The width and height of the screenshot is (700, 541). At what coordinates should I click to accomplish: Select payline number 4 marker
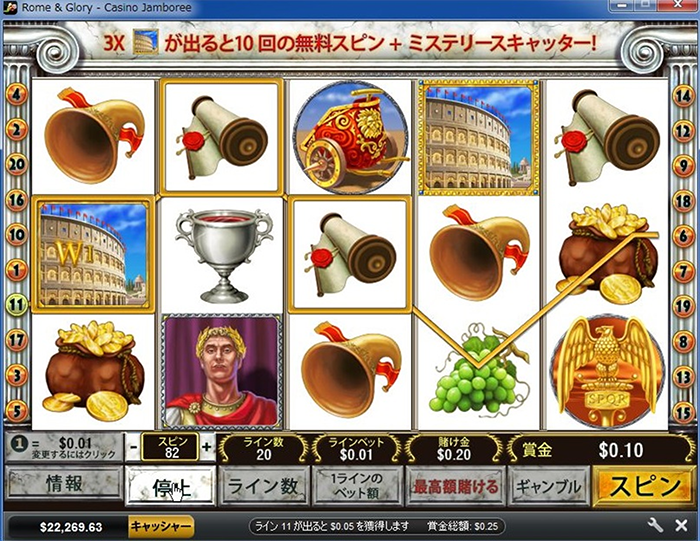tap(16, 95)
